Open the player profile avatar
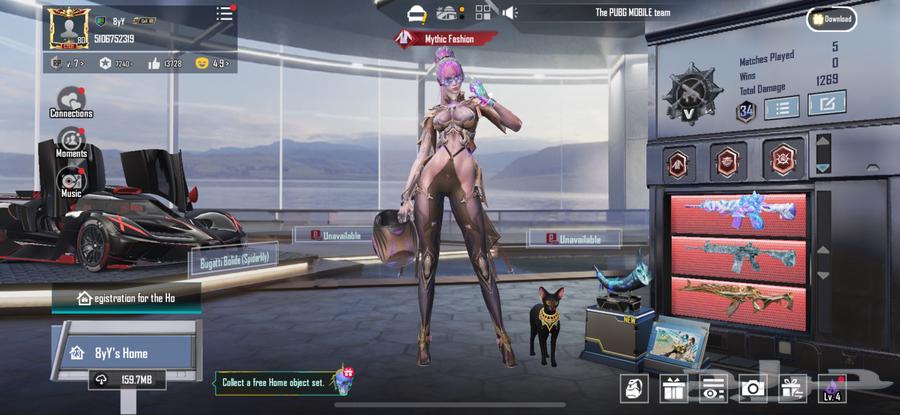 click(69, 28)
